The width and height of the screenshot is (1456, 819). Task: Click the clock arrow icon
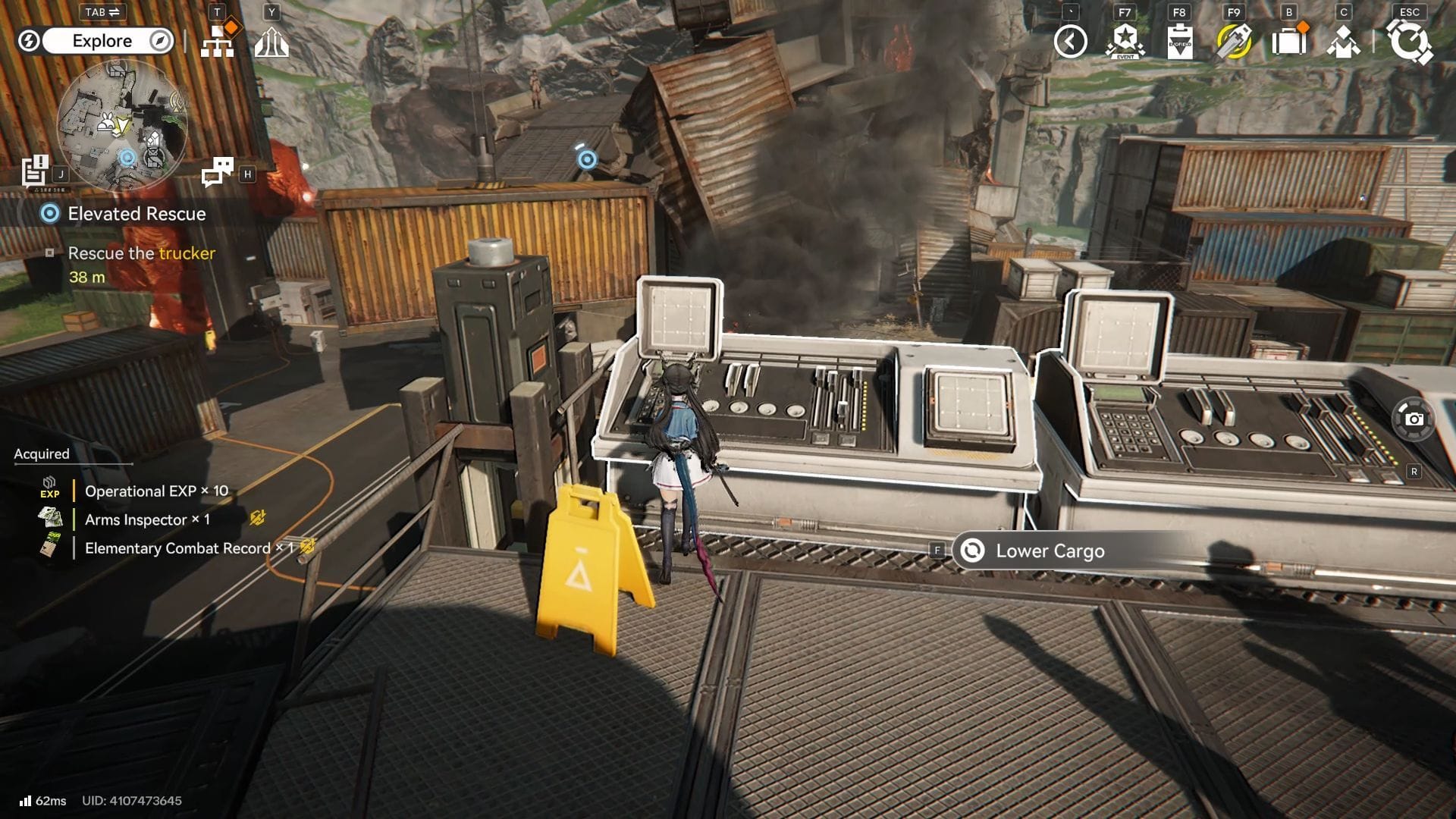[1070, 42]
